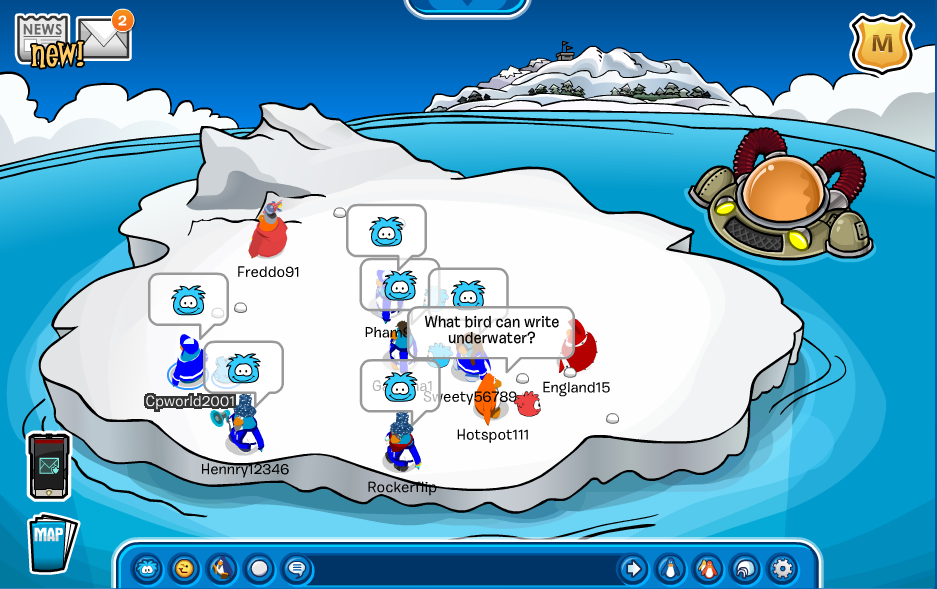
Task: Open the winking emote menu
Action: [x=184, y=569]
